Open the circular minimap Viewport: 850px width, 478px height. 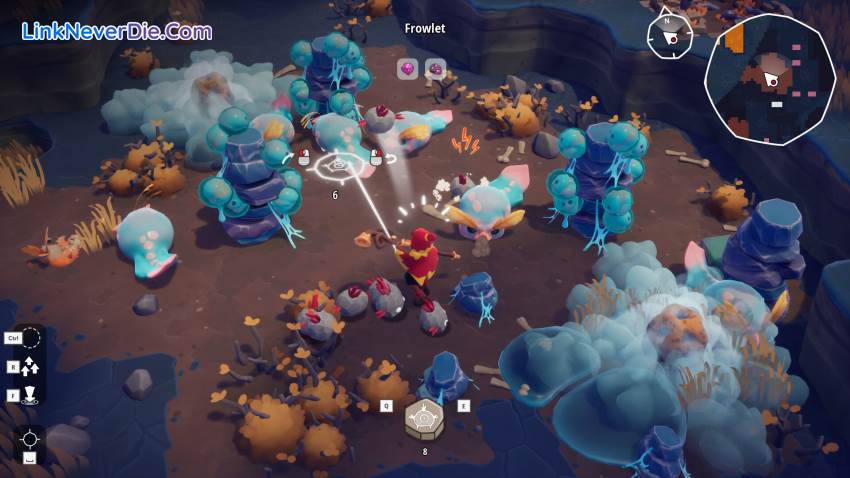[769, 78]
